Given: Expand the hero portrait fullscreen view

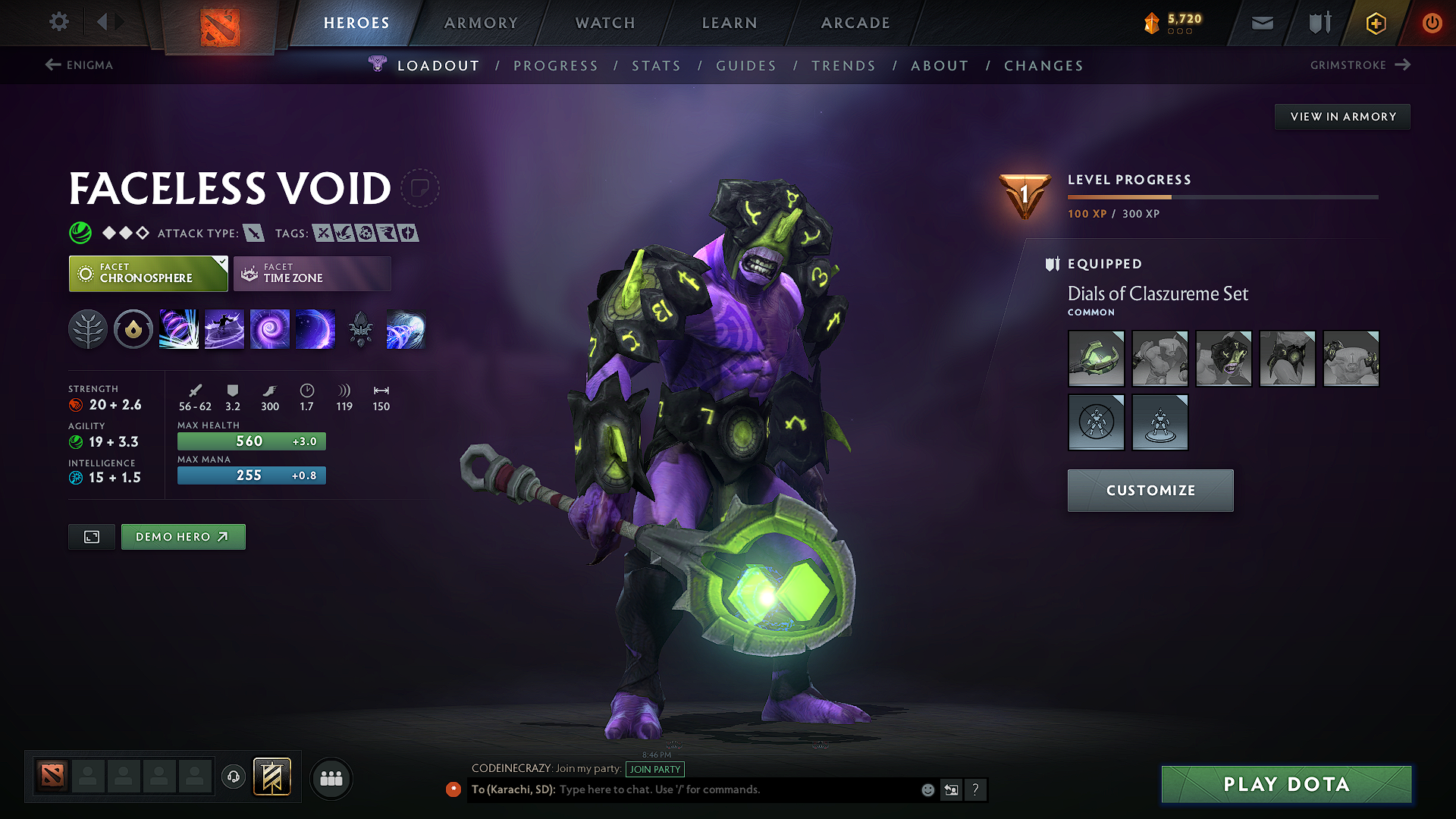Looking at the screenshot, I should pyautogui.click(x=91, y=536).
